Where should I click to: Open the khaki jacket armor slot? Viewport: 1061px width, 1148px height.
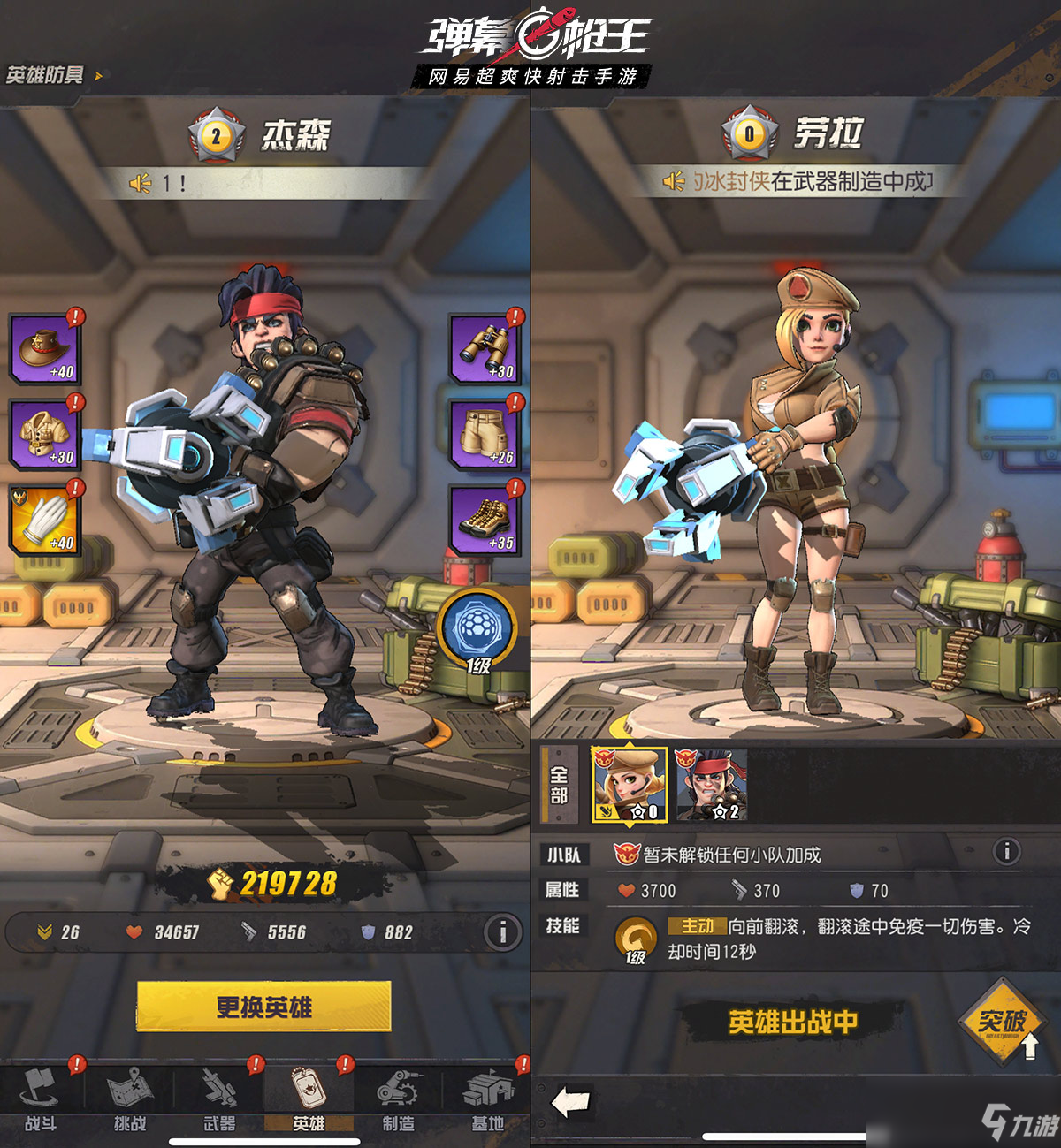pyautogui.click(x=46, y=434)
